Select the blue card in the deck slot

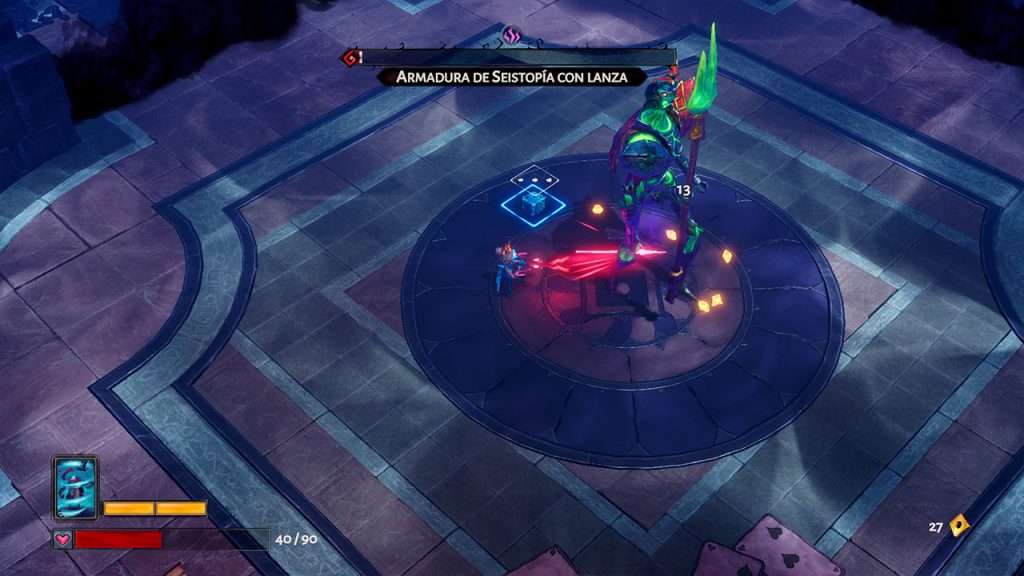tap(75, 488)
